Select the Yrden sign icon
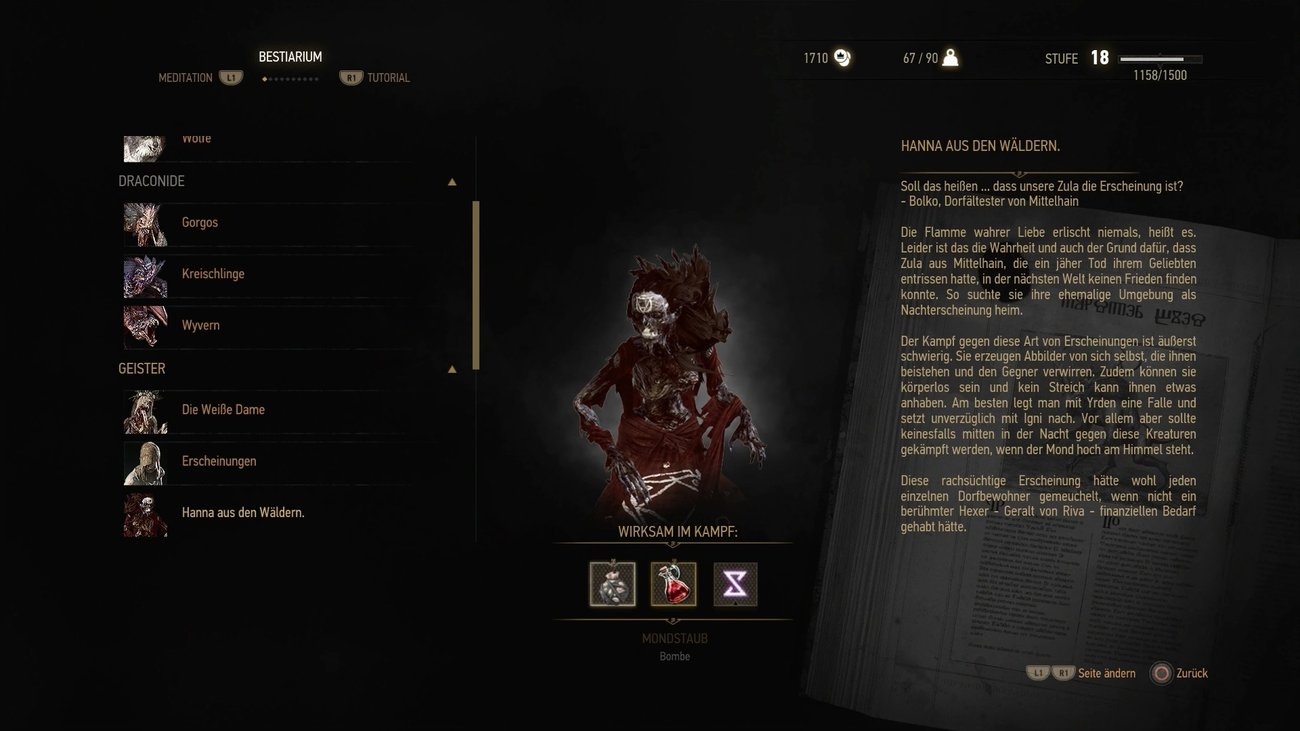This screenshot has height=731, width=1300. 735,584
